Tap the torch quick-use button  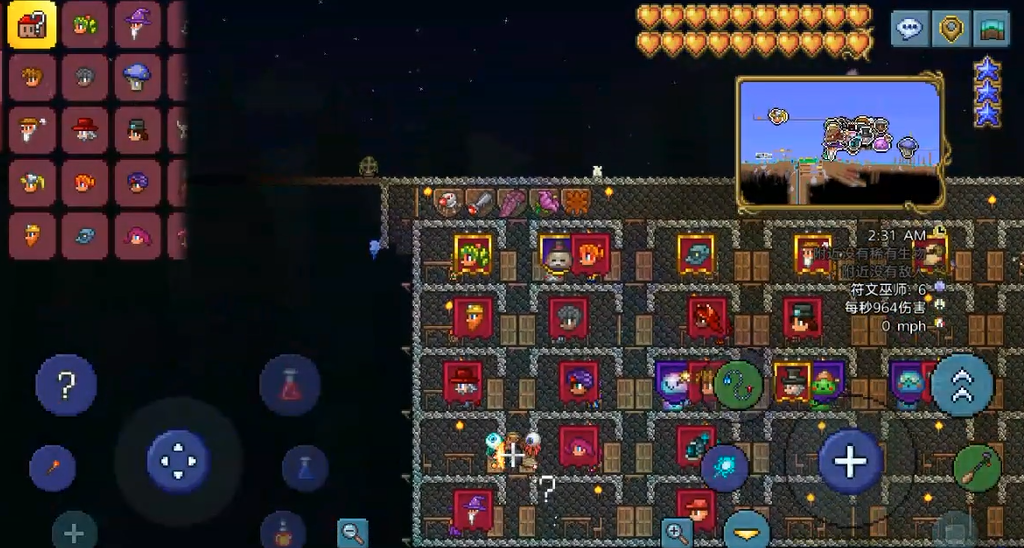coord(52,468)
